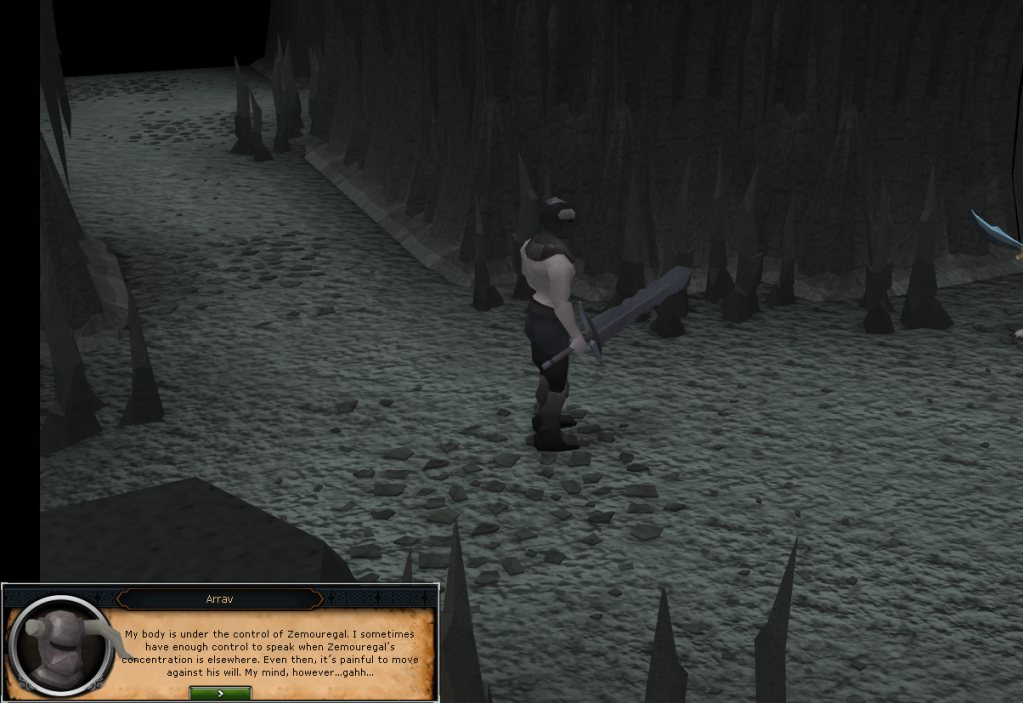Continue Arrav's dialogue with the green arrow button
Viewport: 1023px width, 703px height.
(220, 692)
